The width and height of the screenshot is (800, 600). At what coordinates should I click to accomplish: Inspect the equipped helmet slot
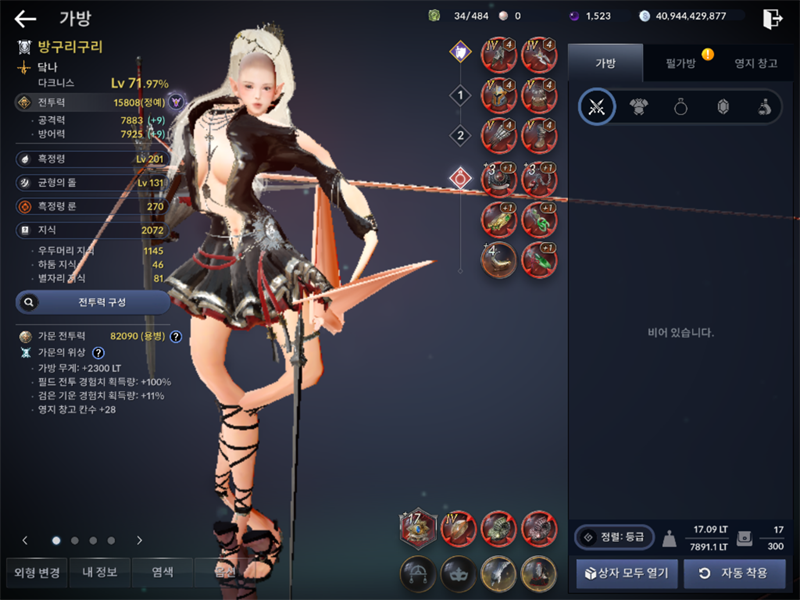click(498, 93)
